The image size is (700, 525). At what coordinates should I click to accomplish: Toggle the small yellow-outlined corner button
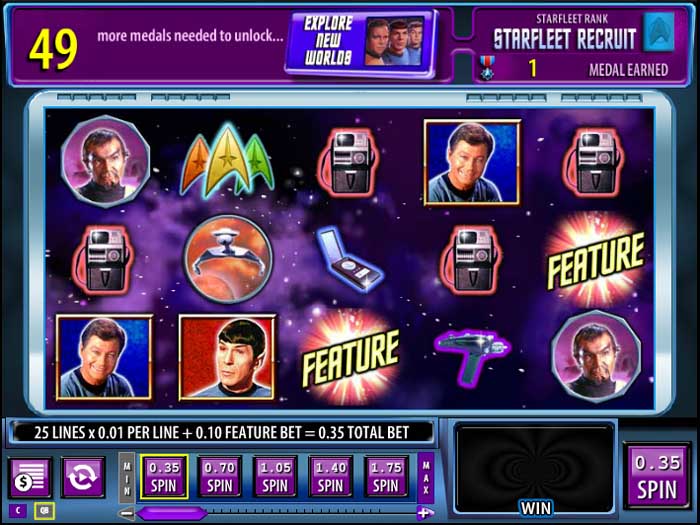pyautogui.click(x=42, y=510)
